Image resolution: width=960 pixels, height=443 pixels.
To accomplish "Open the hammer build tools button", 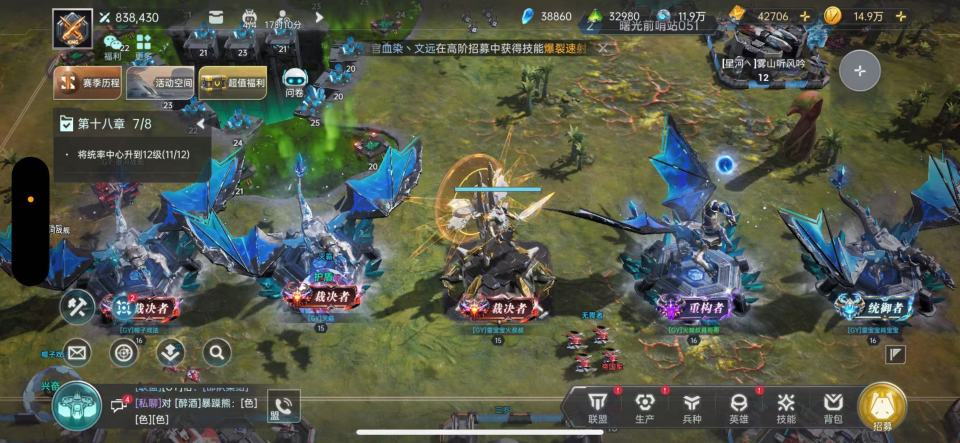I will [x=77, y=306].
